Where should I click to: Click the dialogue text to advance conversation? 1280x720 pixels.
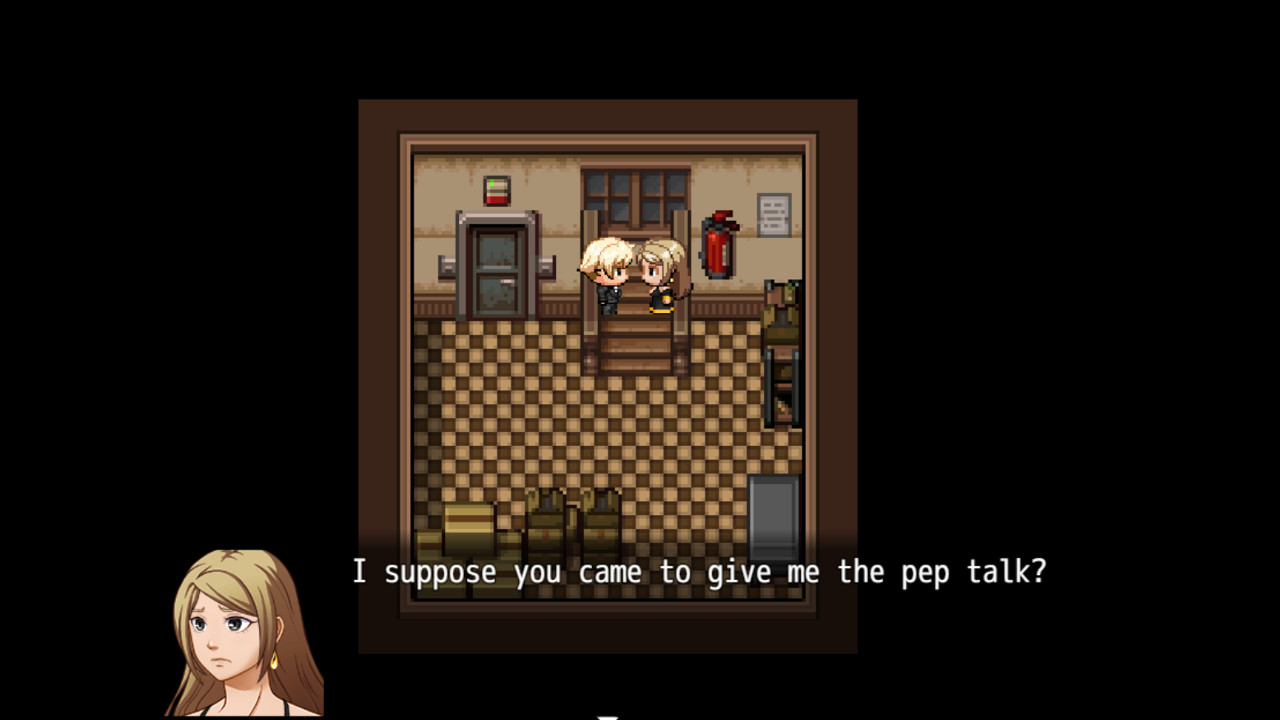pos(700,572)
